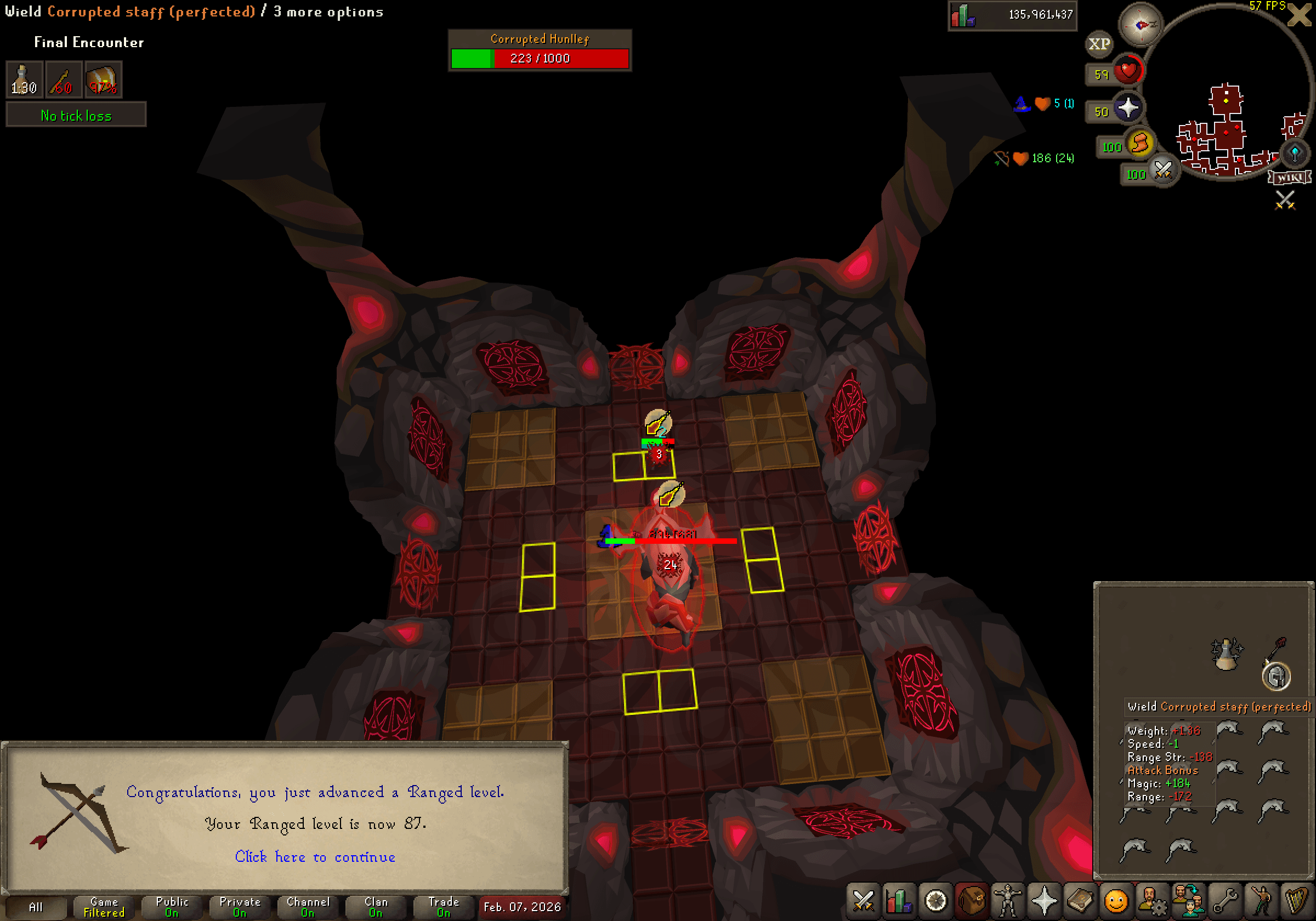
Task: Open Settings via the wrench icon
Action: tap(1226, 901)
